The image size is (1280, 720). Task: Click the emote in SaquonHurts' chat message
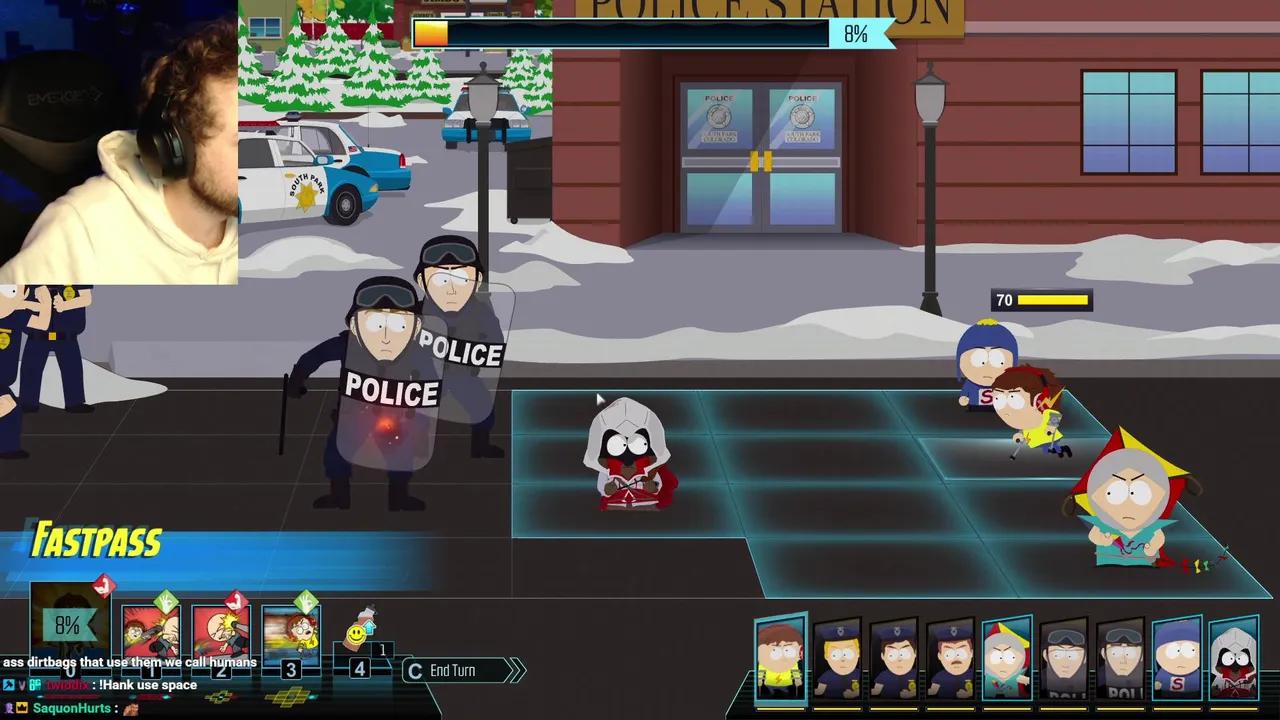(132, 709)
